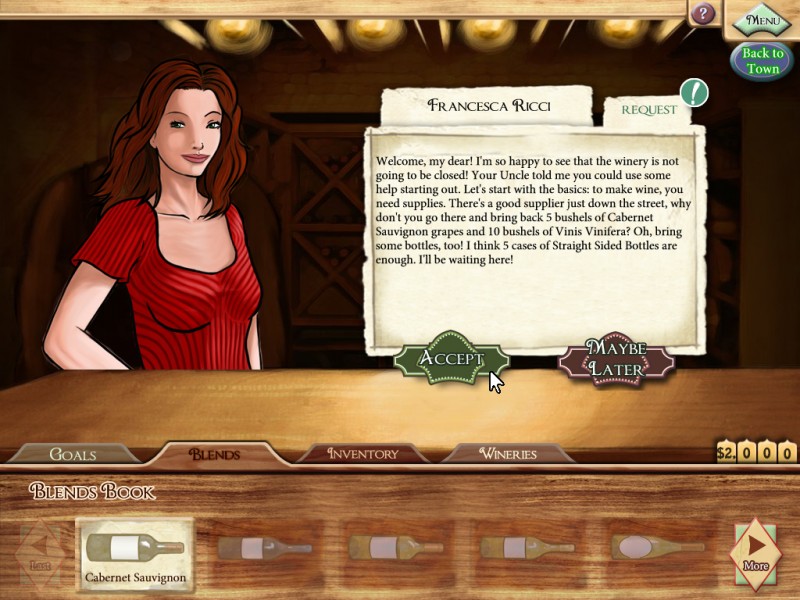Open the Wineries tab

507,454
